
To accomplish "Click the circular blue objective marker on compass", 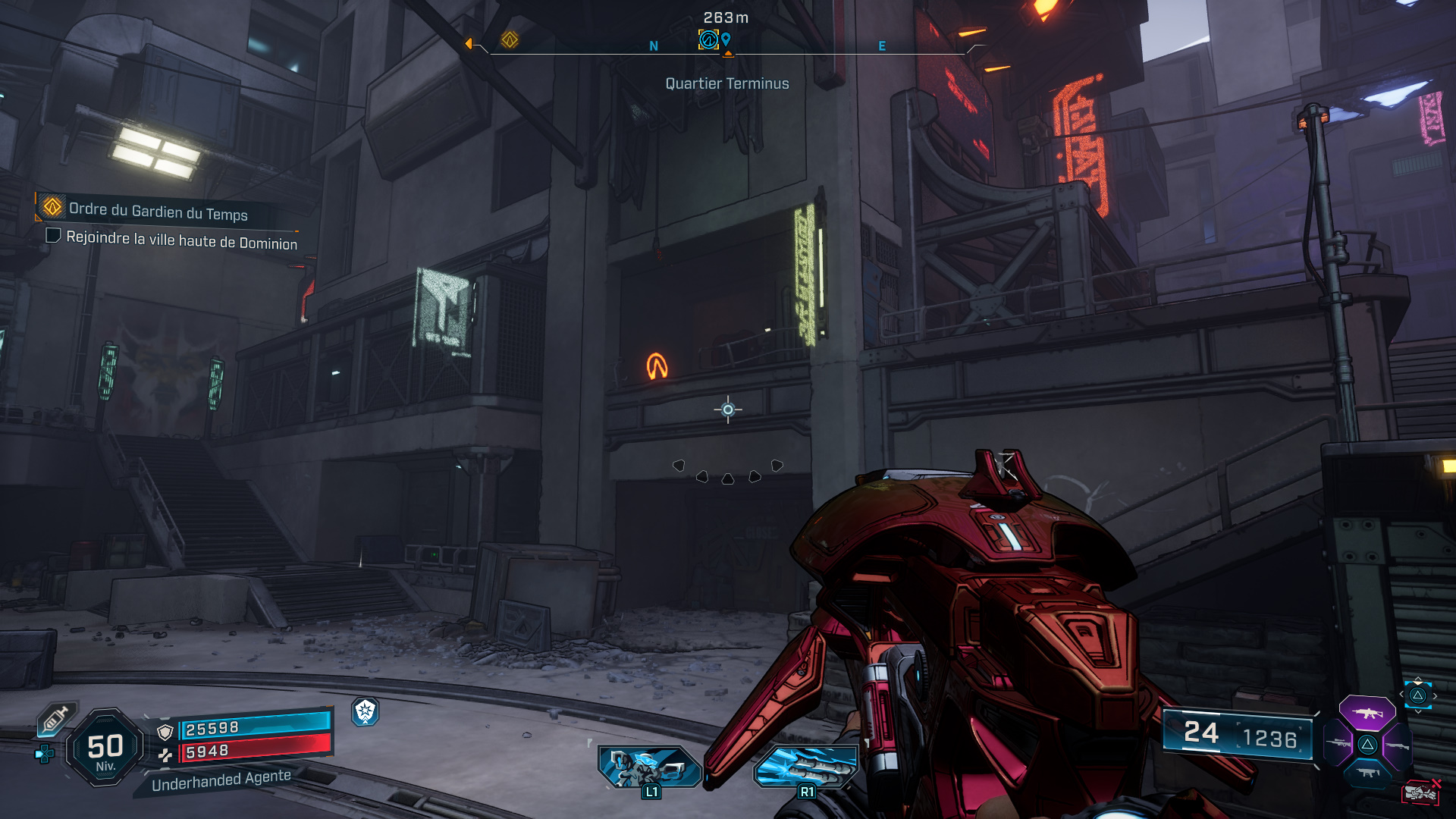I will click(x=708, y=39).
